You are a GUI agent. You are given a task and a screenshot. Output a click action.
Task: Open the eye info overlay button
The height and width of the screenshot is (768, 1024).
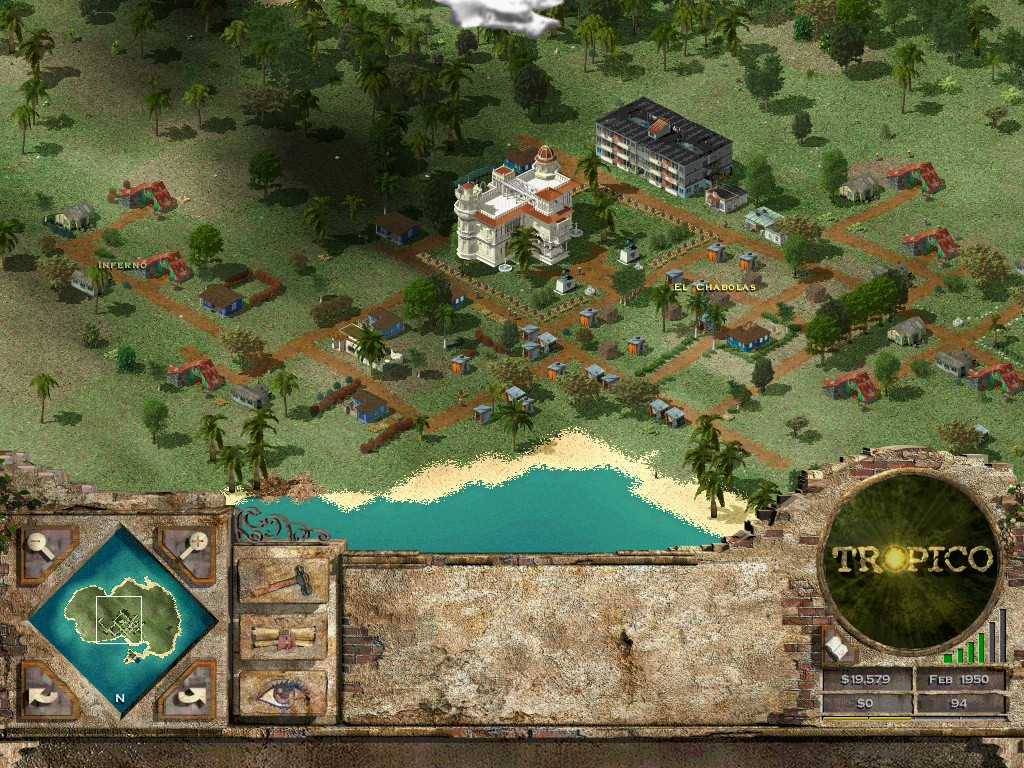click(283, 692)
